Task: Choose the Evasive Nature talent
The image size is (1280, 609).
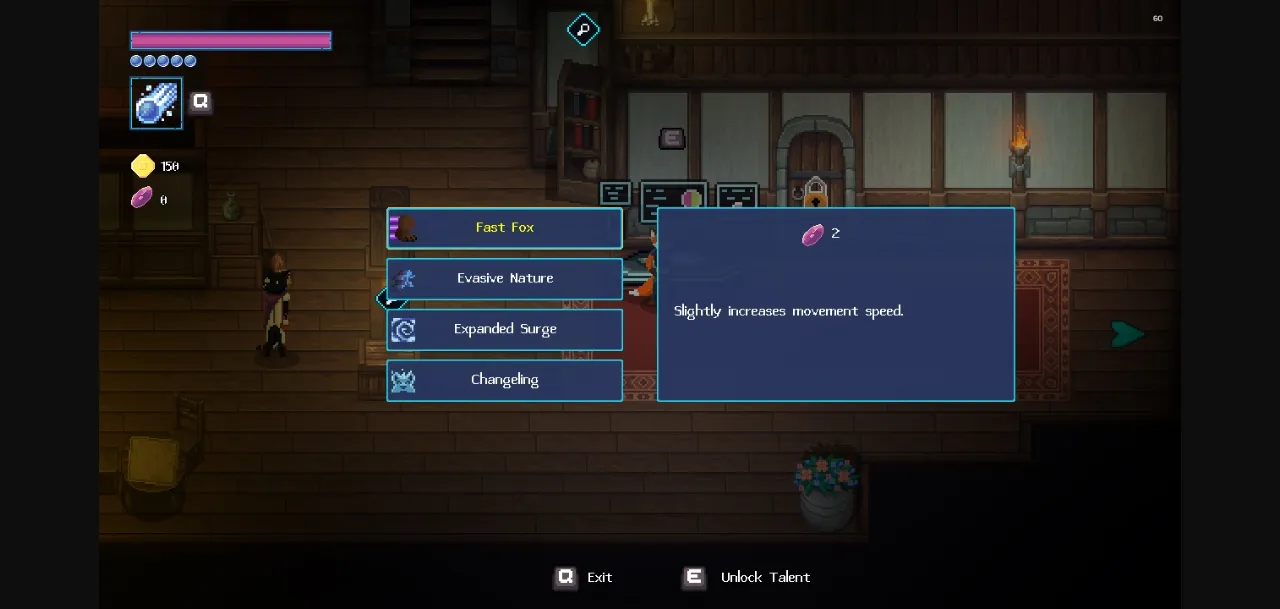Action: [x=505, y=279]
